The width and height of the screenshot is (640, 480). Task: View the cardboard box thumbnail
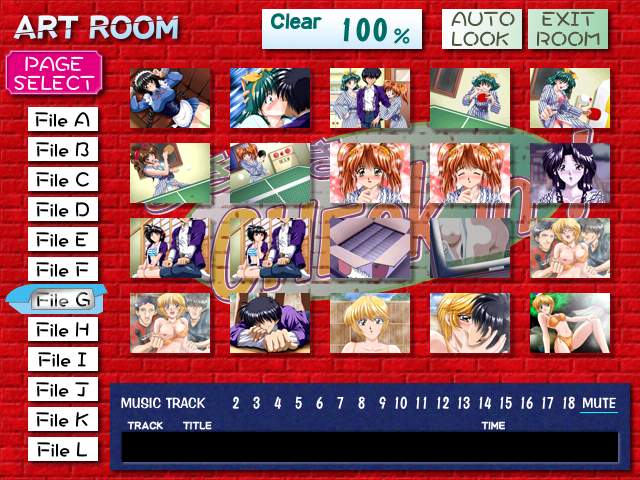point(369,248)
